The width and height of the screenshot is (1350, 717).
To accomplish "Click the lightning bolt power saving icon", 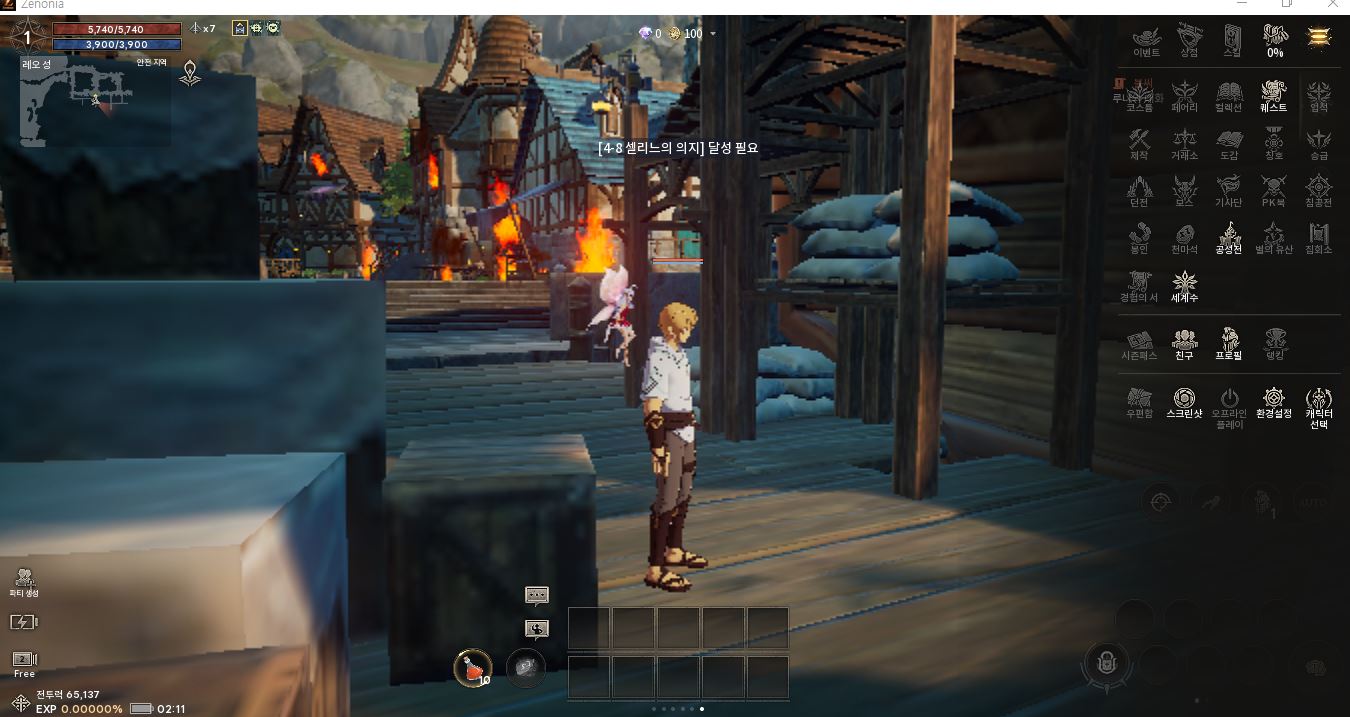I will click(x=23, y=622).
